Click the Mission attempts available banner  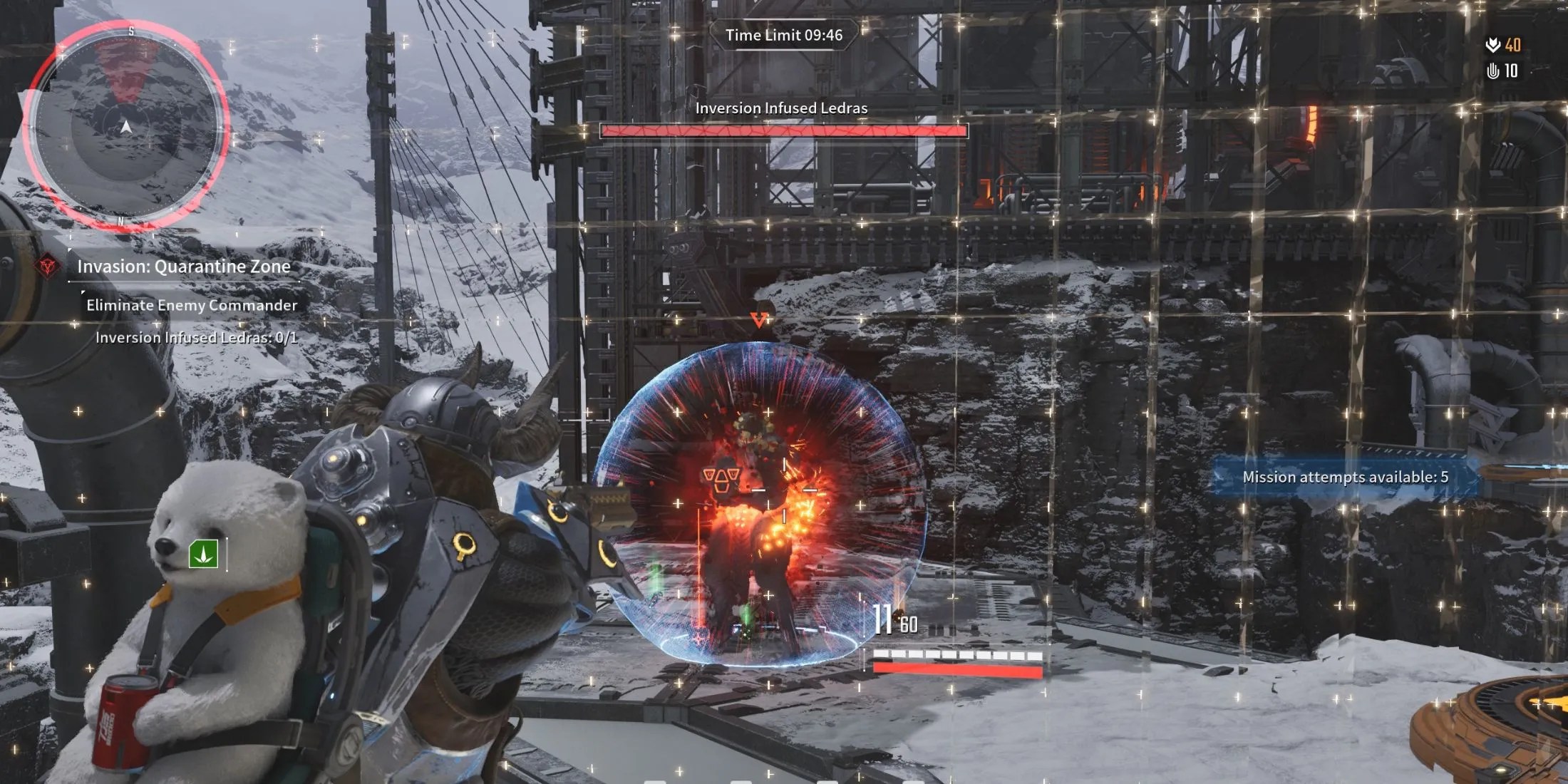[1345, 478]
